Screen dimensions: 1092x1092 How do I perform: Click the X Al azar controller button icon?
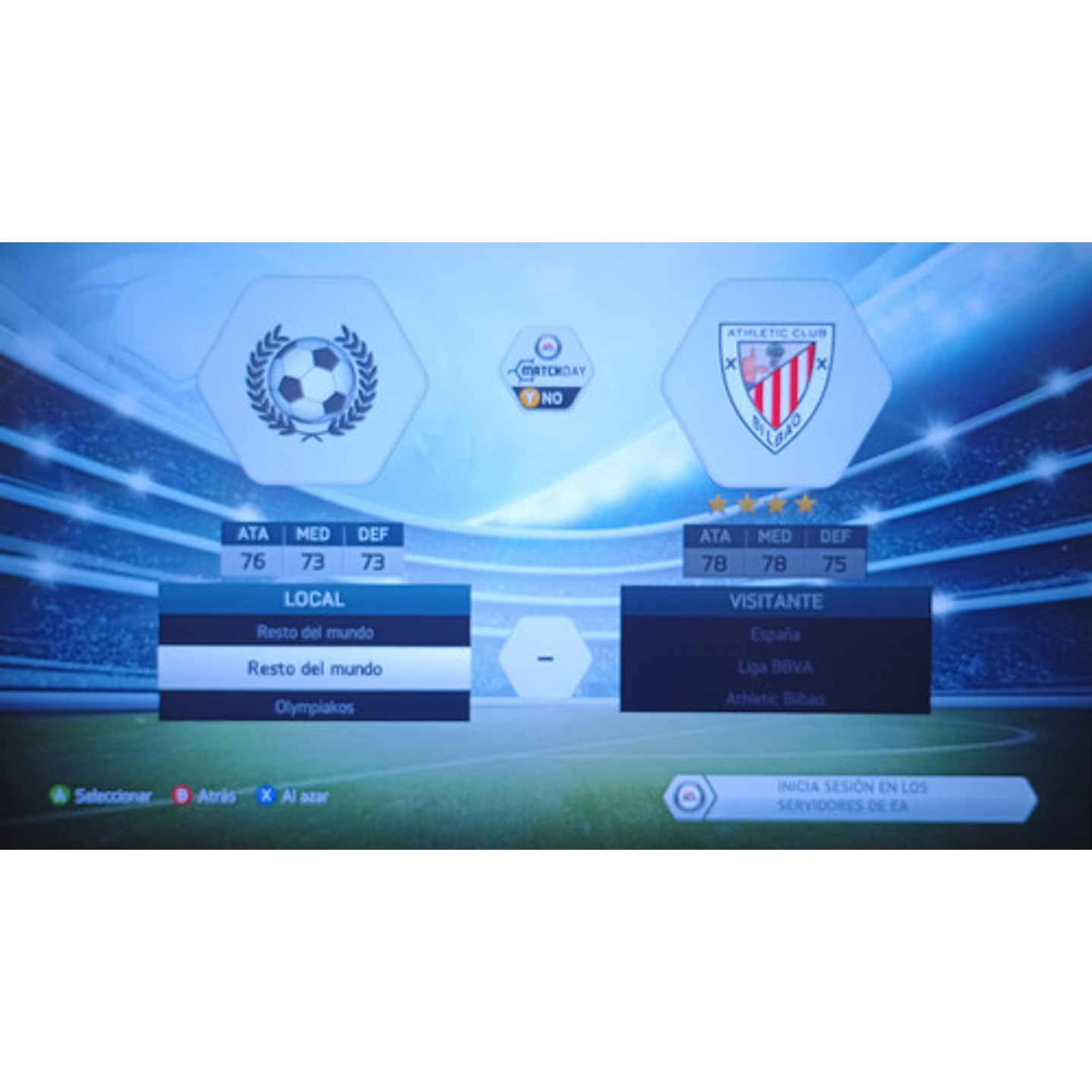coord(266,795)
